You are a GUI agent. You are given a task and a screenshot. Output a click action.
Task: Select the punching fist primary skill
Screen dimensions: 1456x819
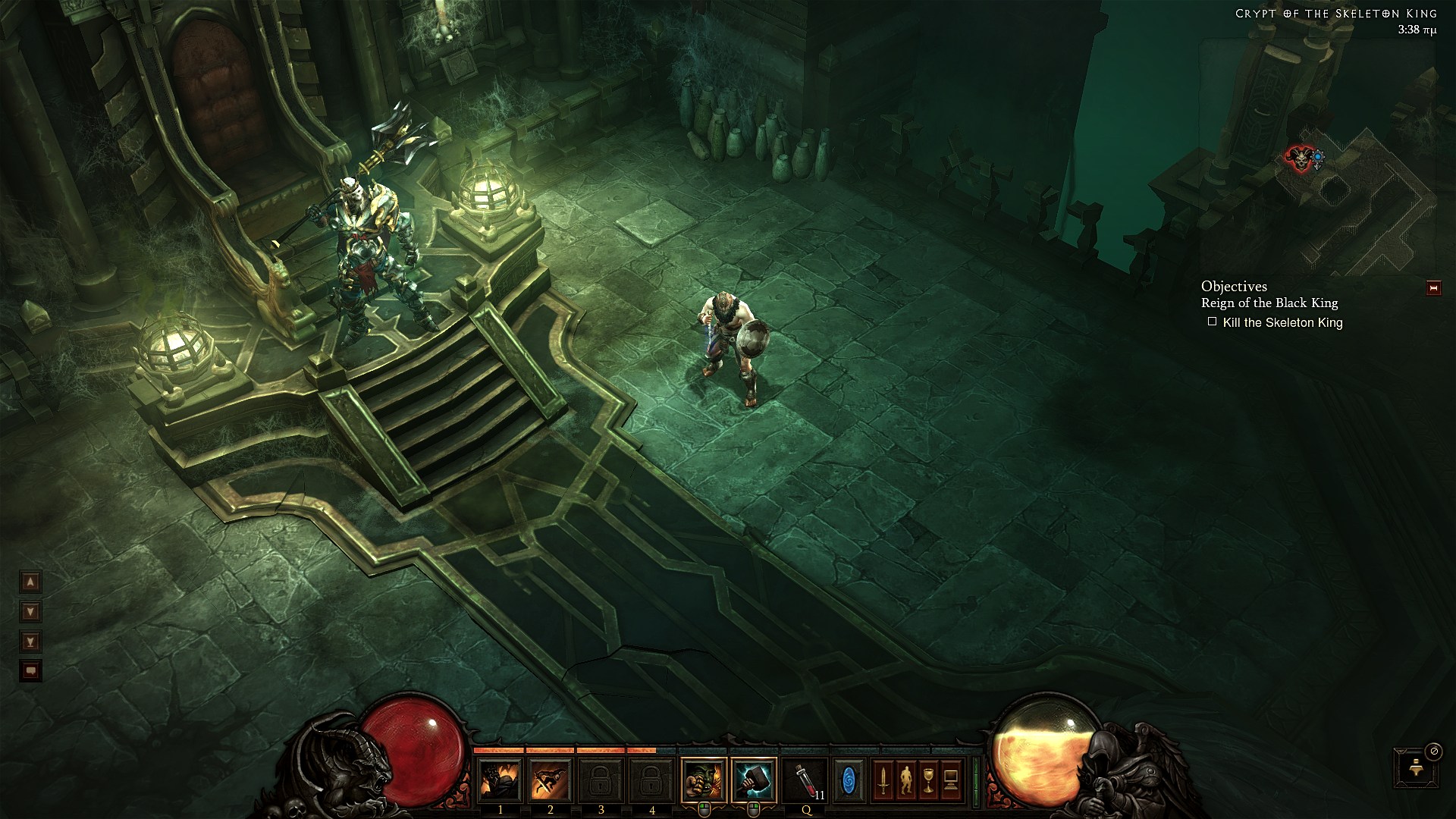pos(704,780)
